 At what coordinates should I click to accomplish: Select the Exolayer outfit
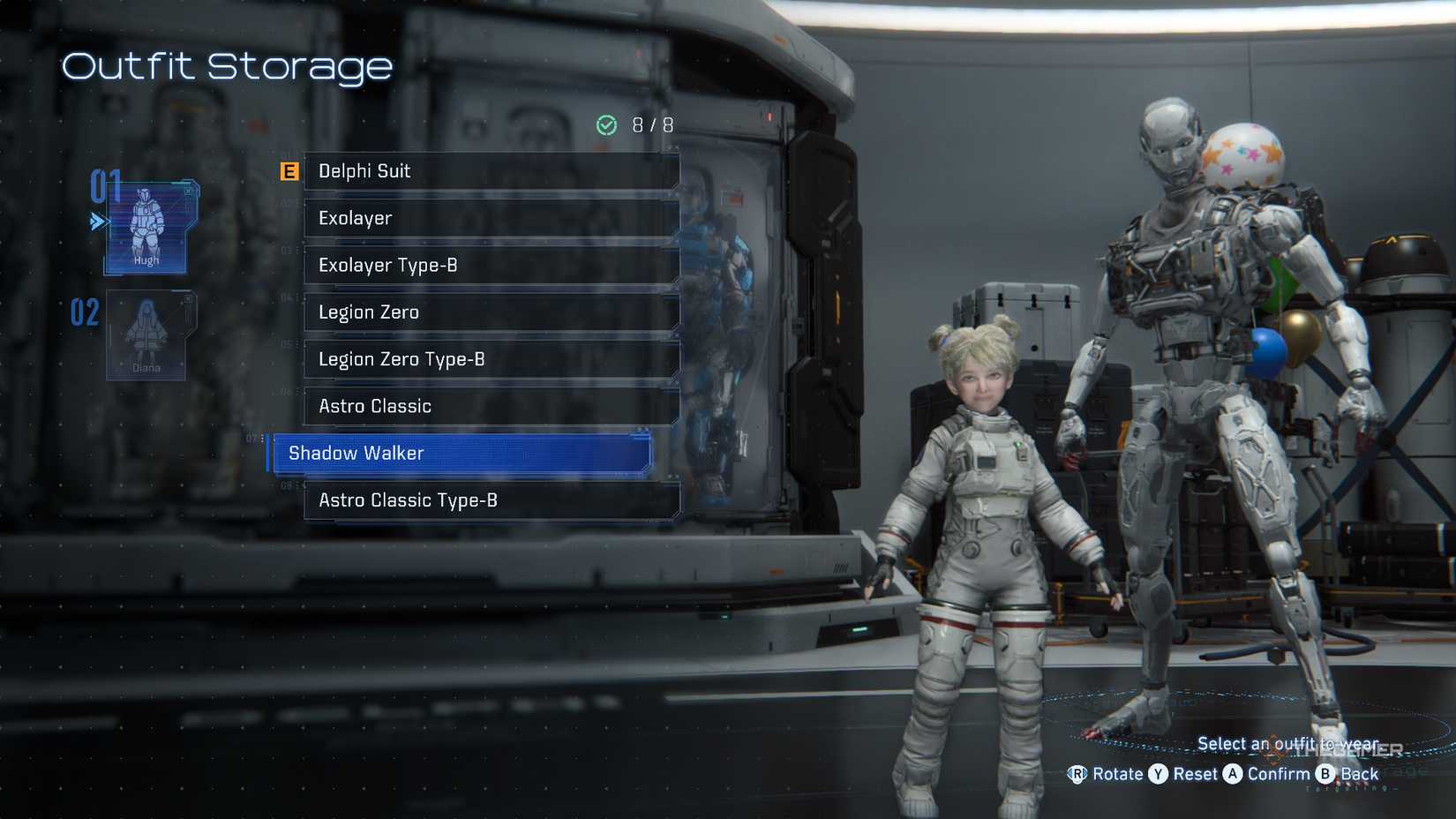click(x=491, y=218)
